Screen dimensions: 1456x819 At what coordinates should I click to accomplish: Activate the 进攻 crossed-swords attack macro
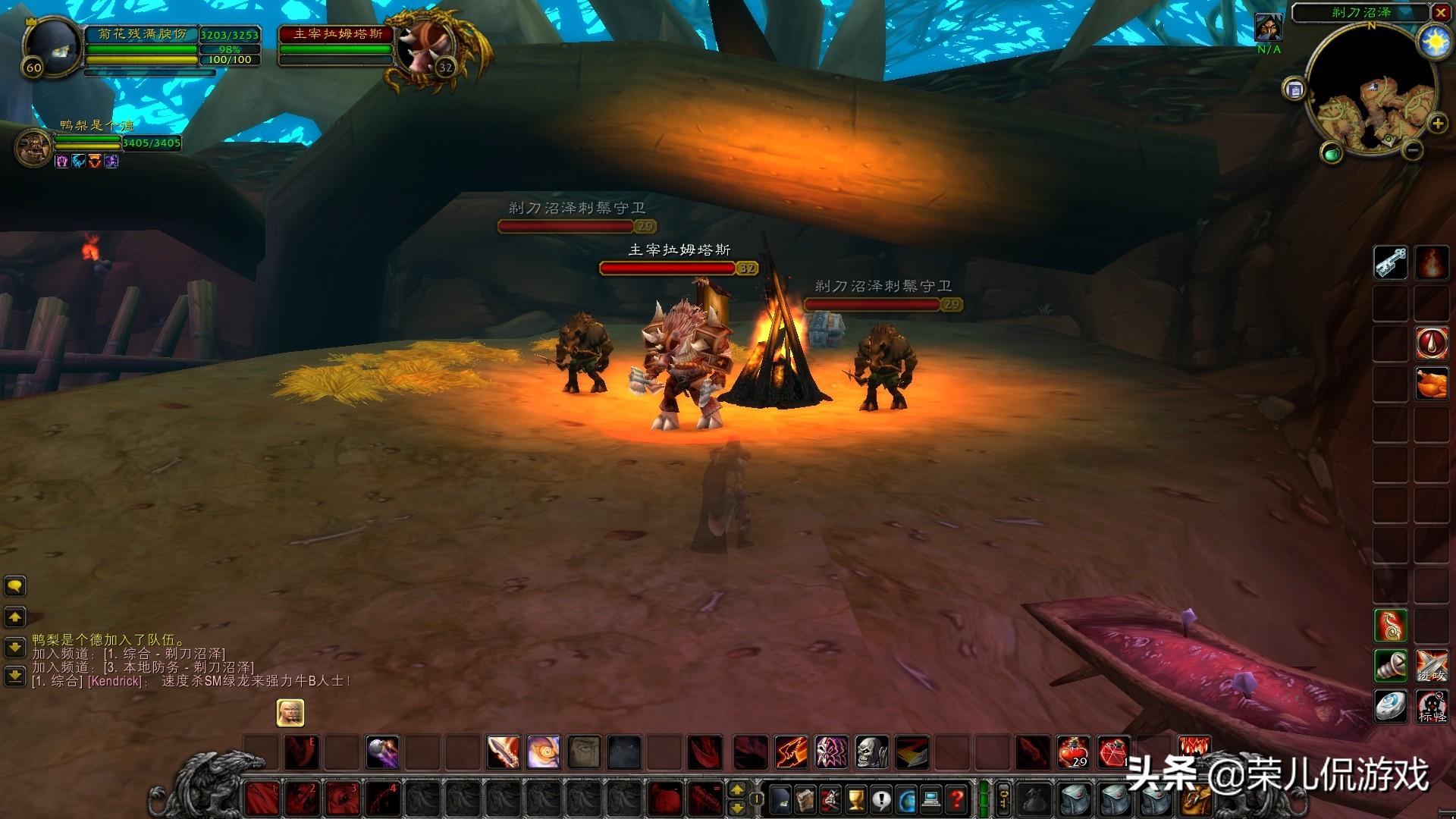(x=1432, y=666)
